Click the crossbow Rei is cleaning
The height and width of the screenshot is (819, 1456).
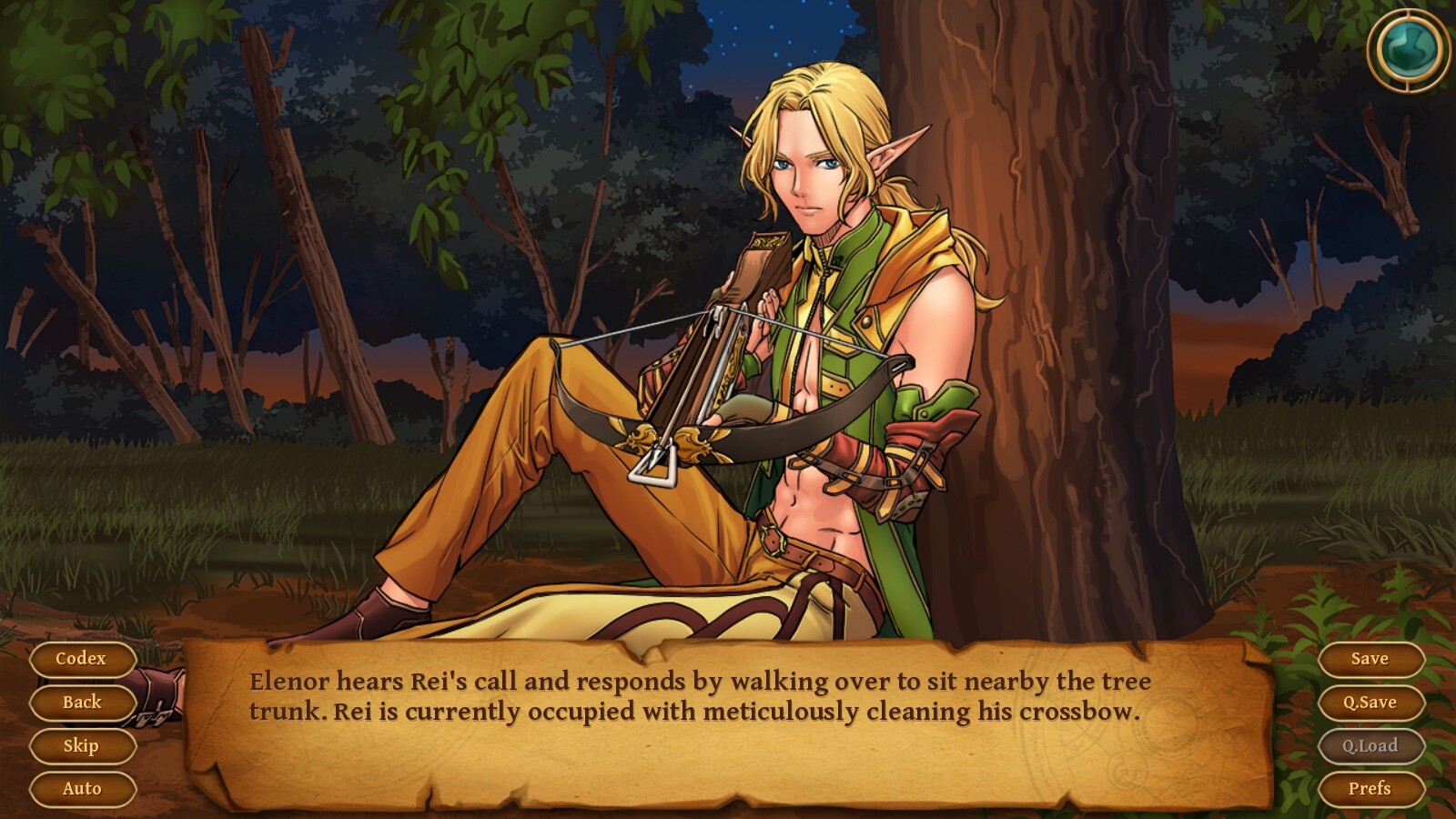pos(719,391)
